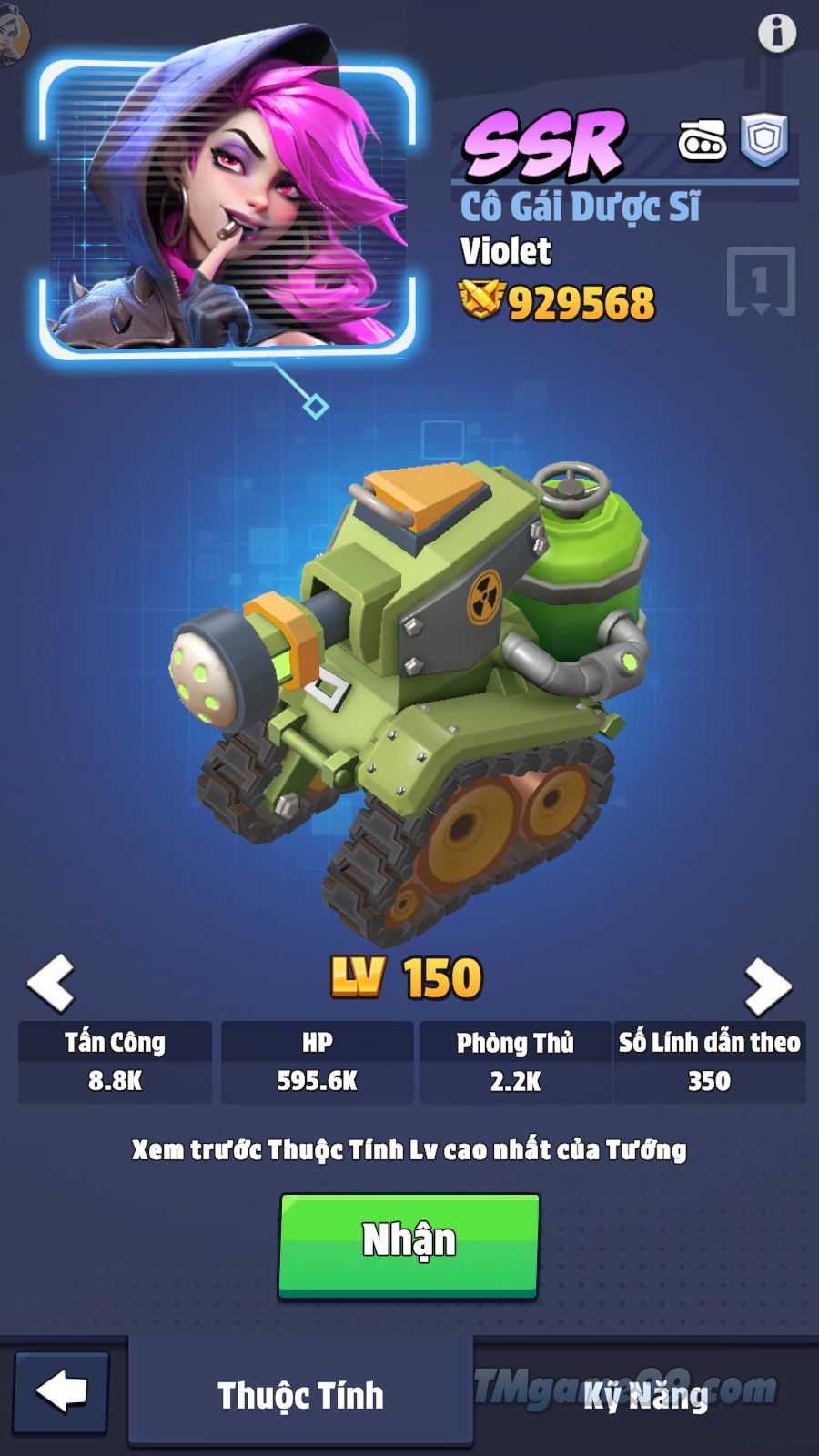Tap the small avatar in top-left corner

[13, 36]
